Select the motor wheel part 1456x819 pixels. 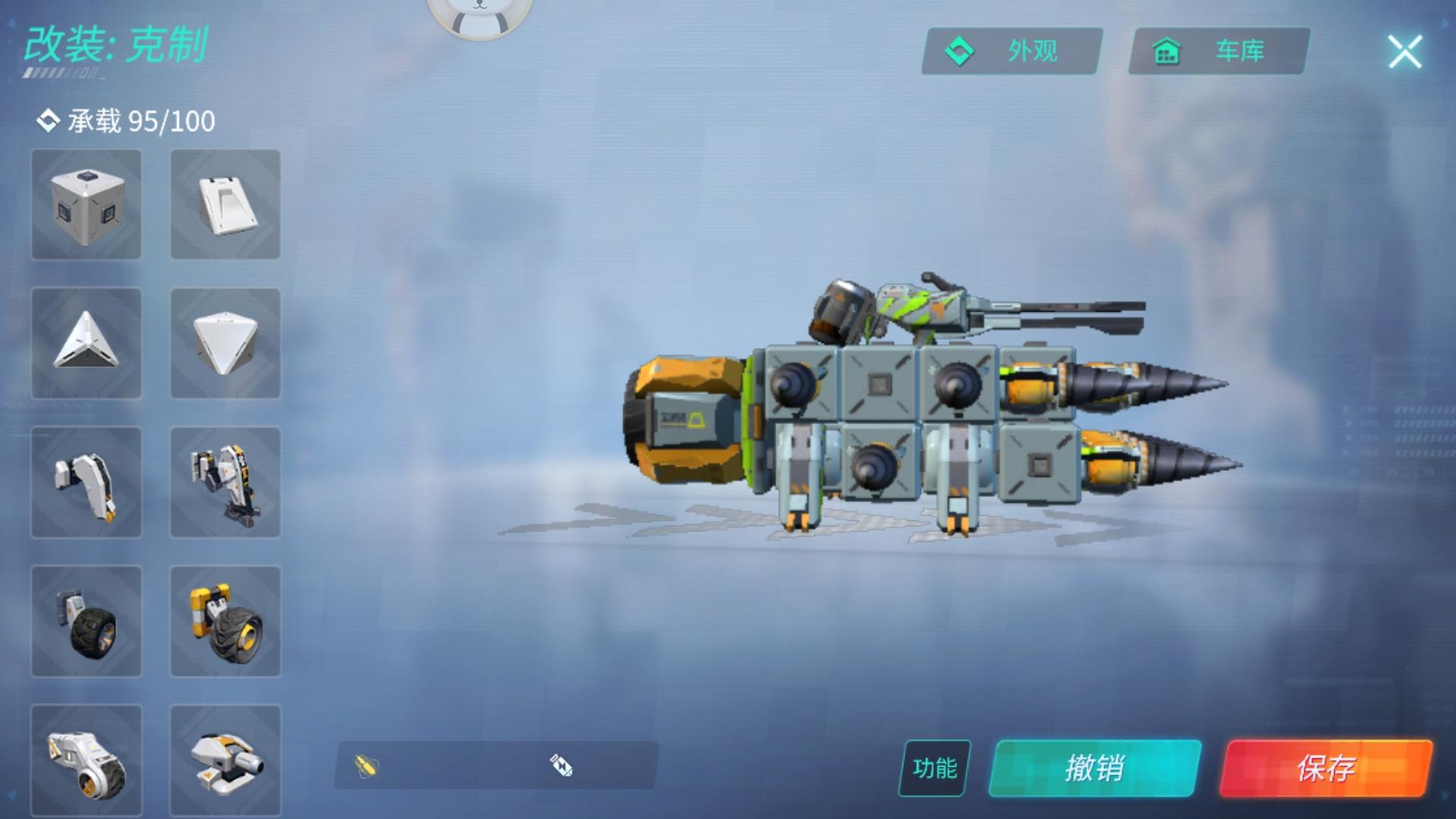[x=86, y=761]
